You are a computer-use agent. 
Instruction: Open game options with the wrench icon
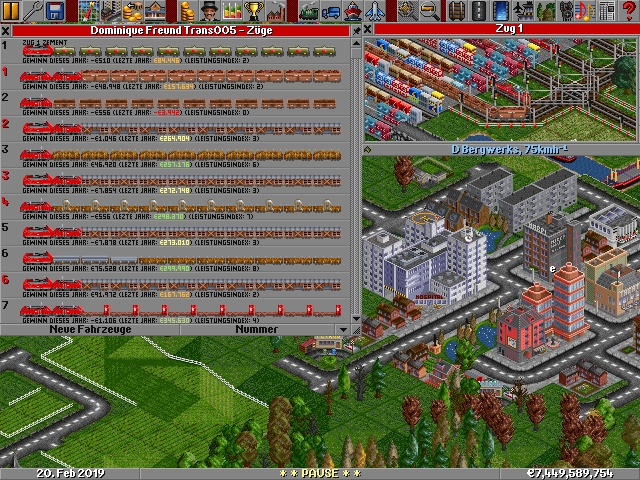33,11
